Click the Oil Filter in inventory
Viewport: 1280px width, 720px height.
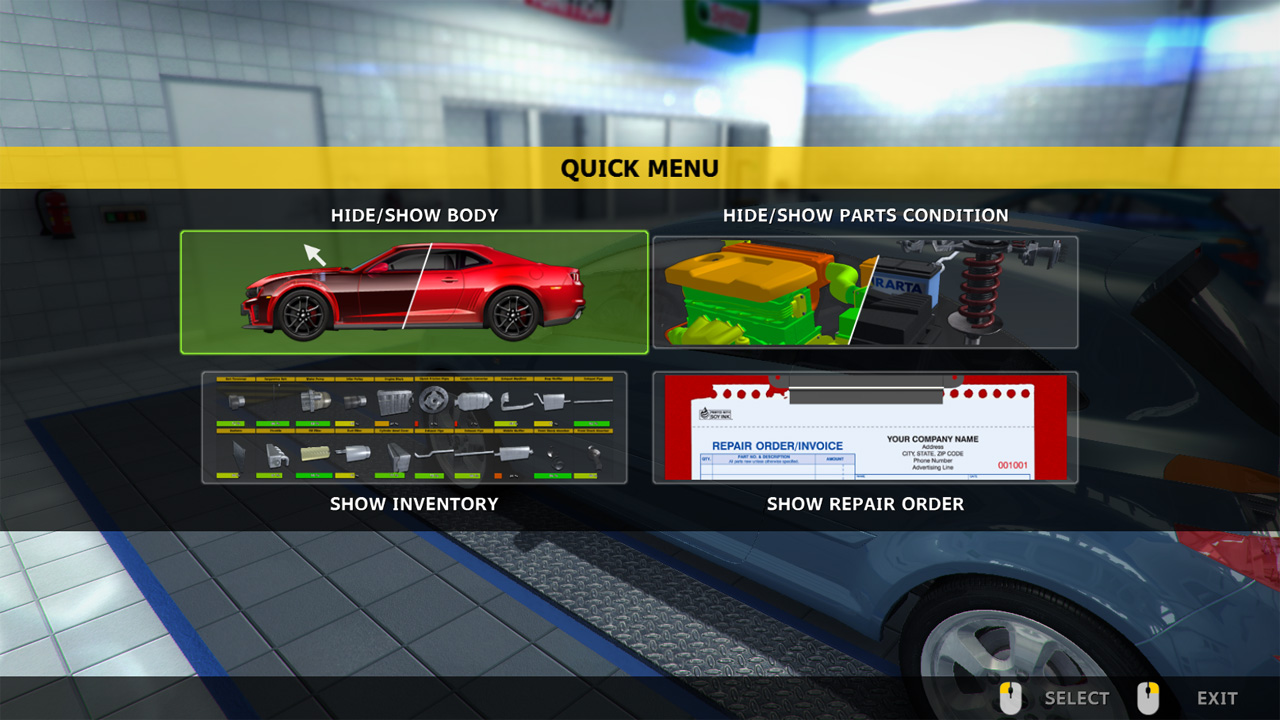point(316,453)
